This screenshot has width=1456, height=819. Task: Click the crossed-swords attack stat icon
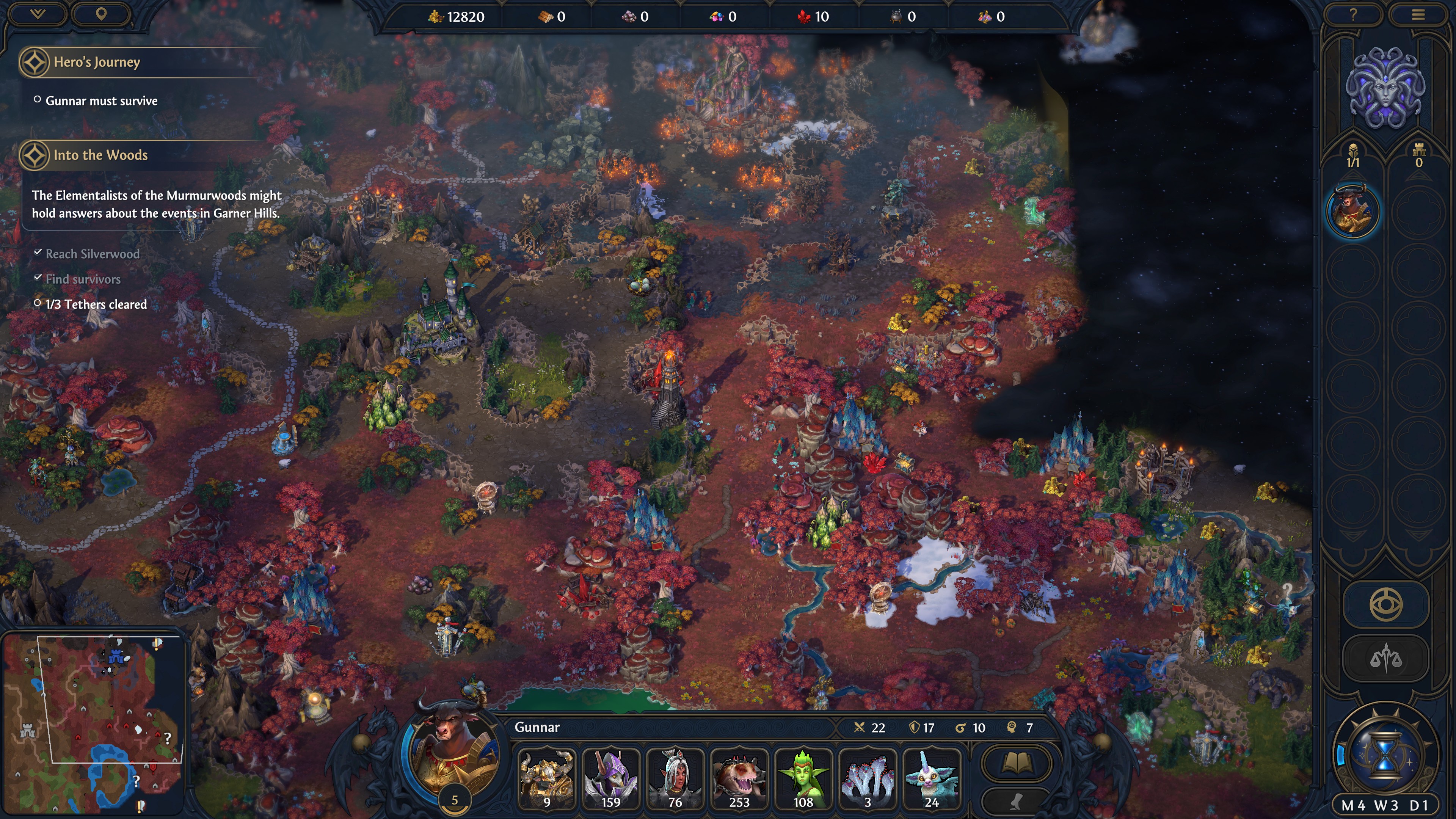point(860,728)
